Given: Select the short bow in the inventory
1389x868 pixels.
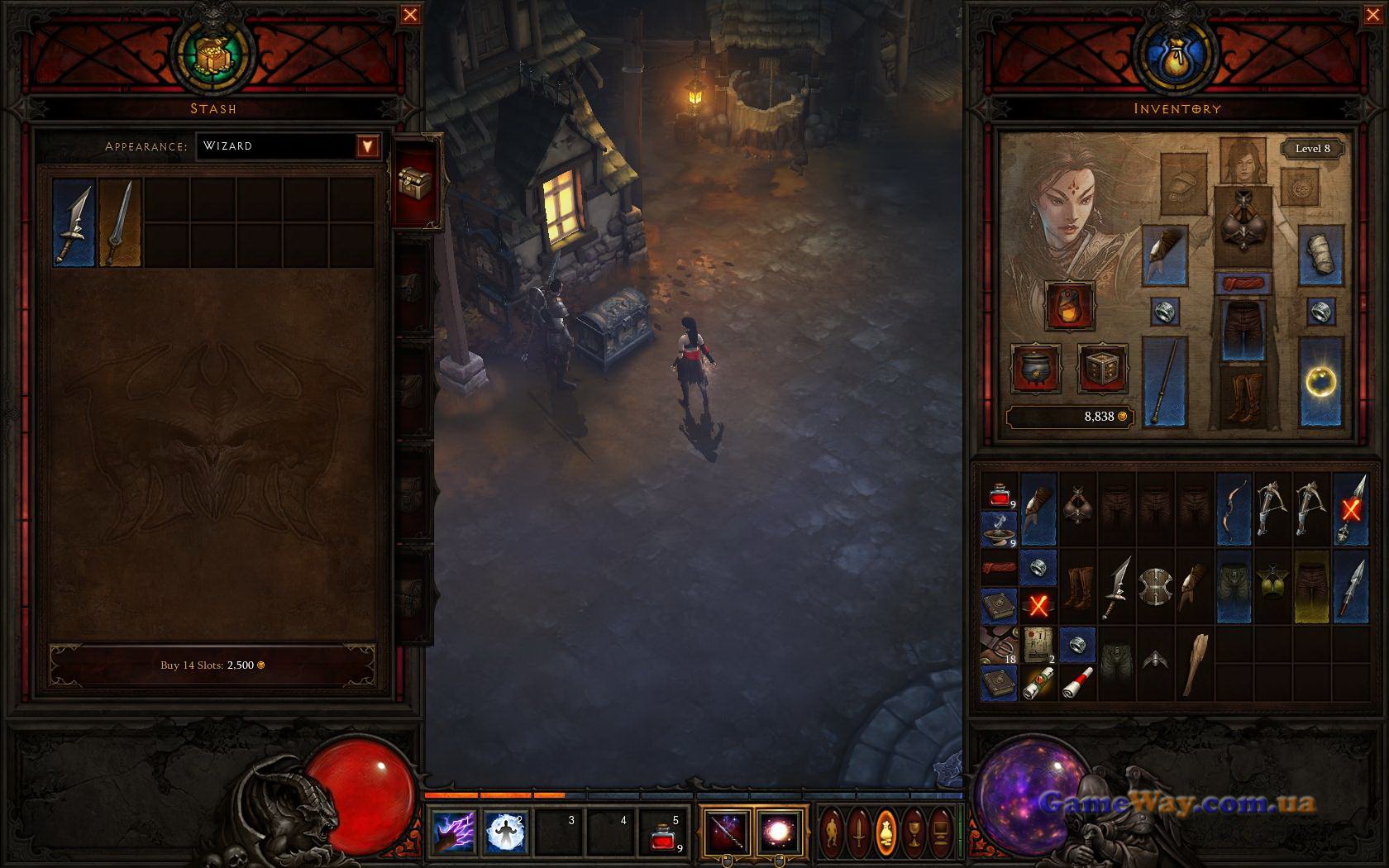Looking at the screenshot, I should pyautogui.click(x=1234, y=508).
